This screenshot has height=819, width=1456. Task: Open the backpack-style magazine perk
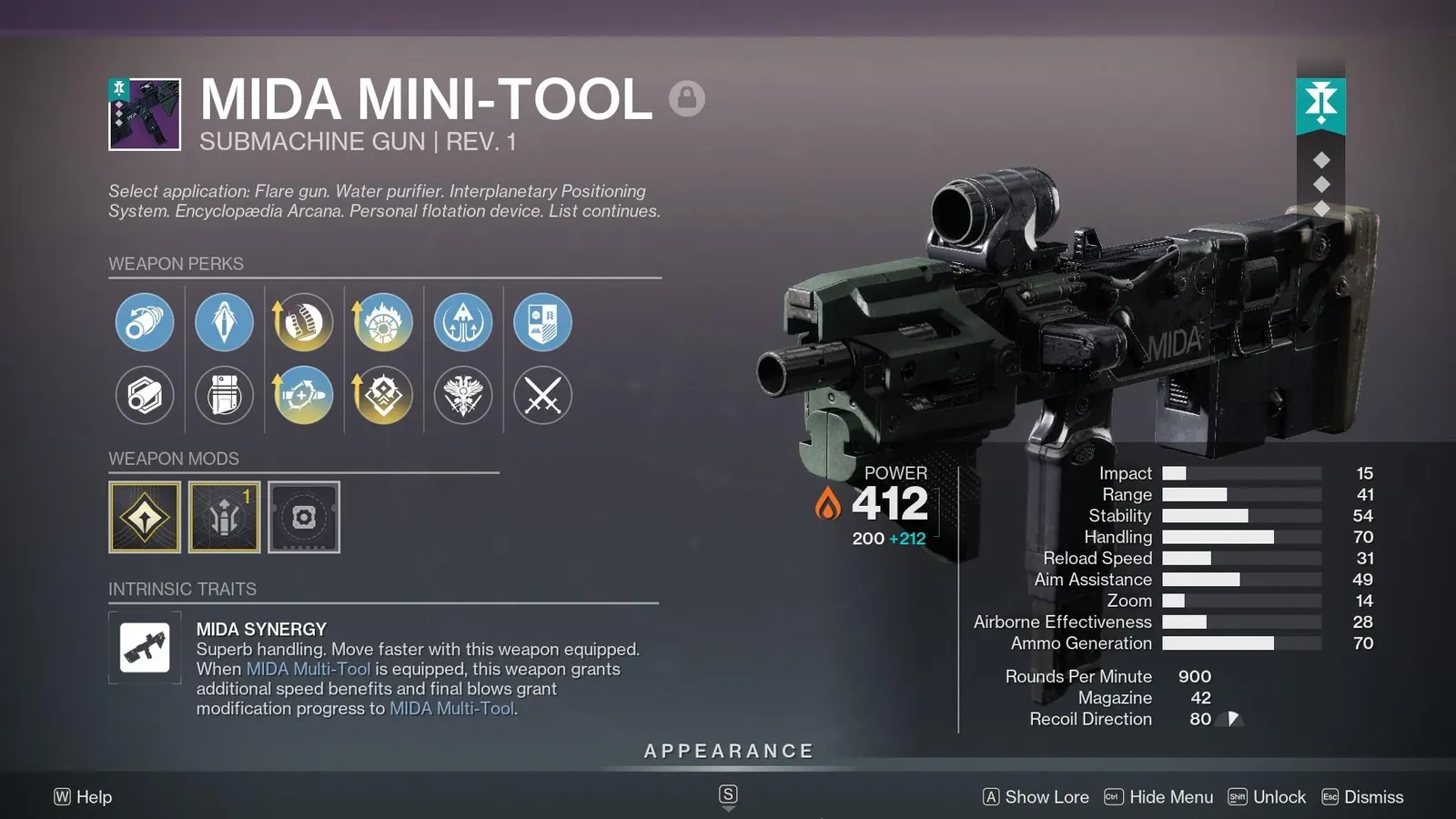coord(225,396)
